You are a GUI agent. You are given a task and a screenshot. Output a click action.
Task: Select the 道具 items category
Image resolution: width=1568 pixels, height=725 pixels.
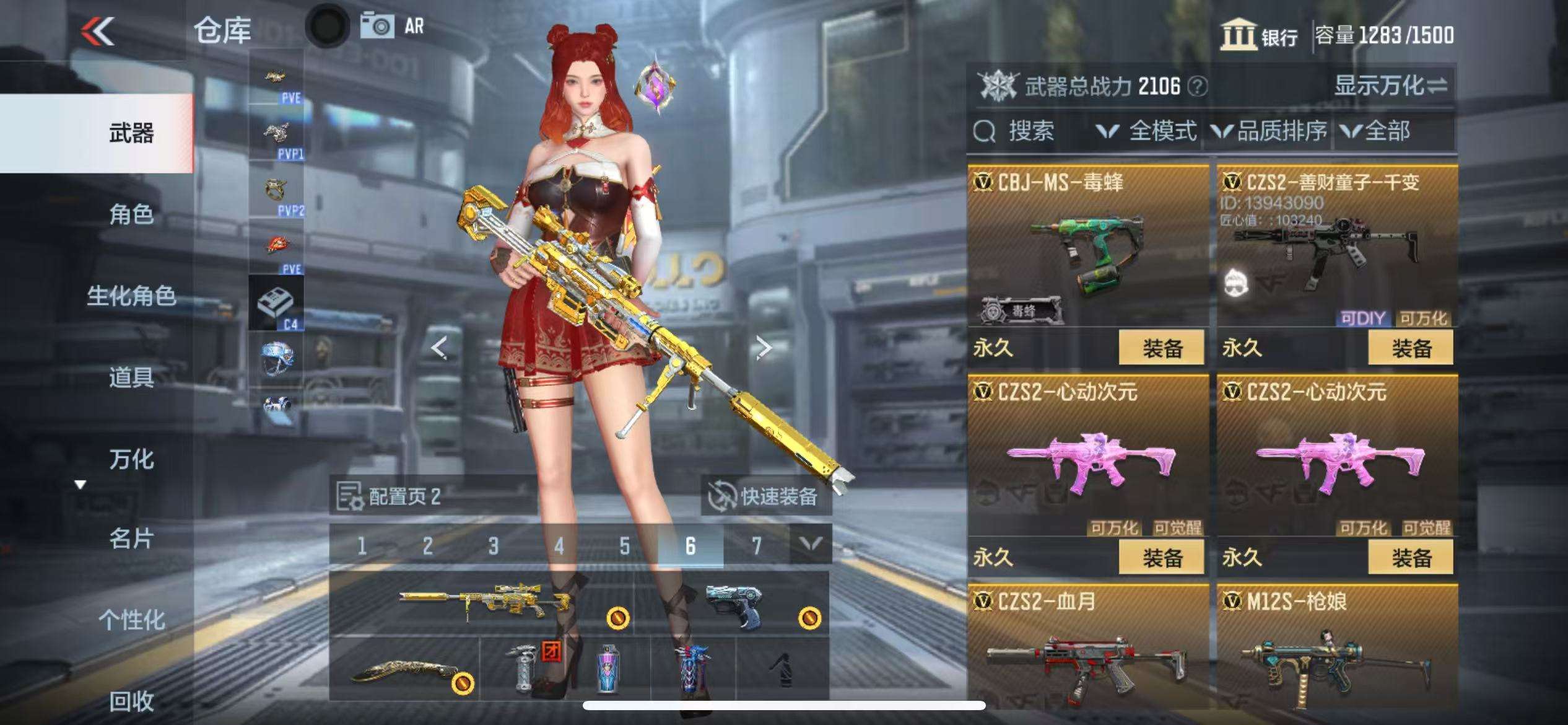[131, 377]
